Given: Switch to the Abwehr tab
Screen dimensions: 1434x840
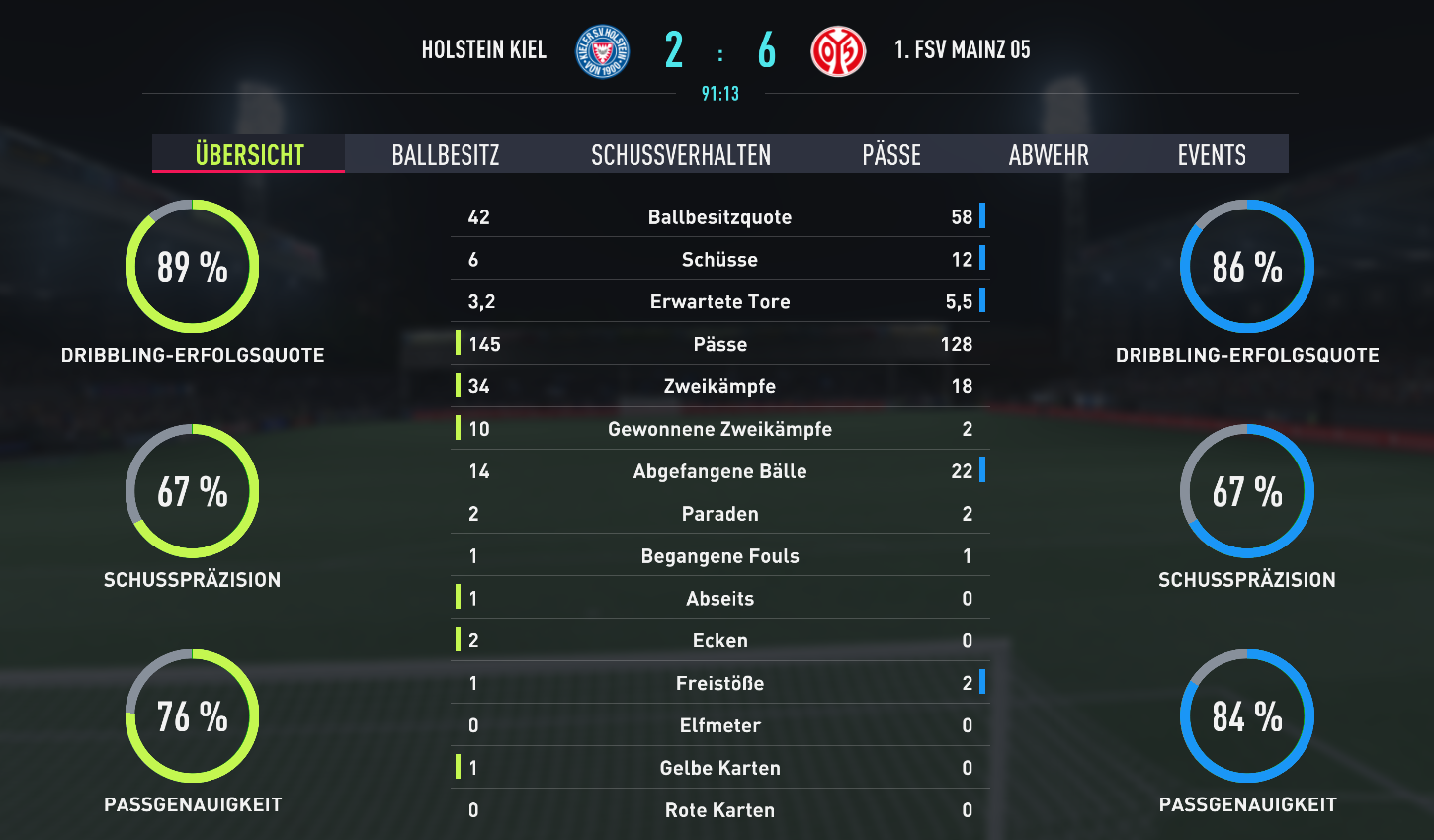Looking at the screenshot, I should pos(1049,155).
